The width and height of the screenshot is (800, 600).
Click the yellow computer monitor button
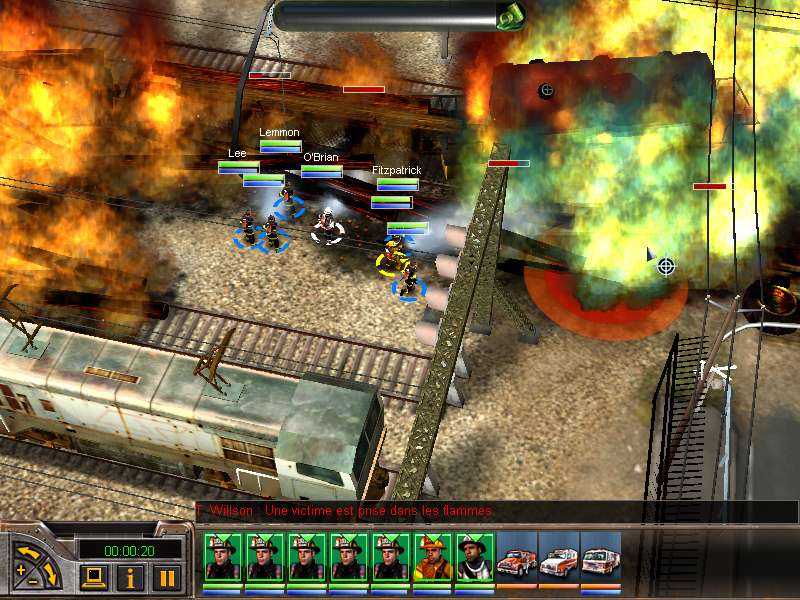click(x=95, y=577)
